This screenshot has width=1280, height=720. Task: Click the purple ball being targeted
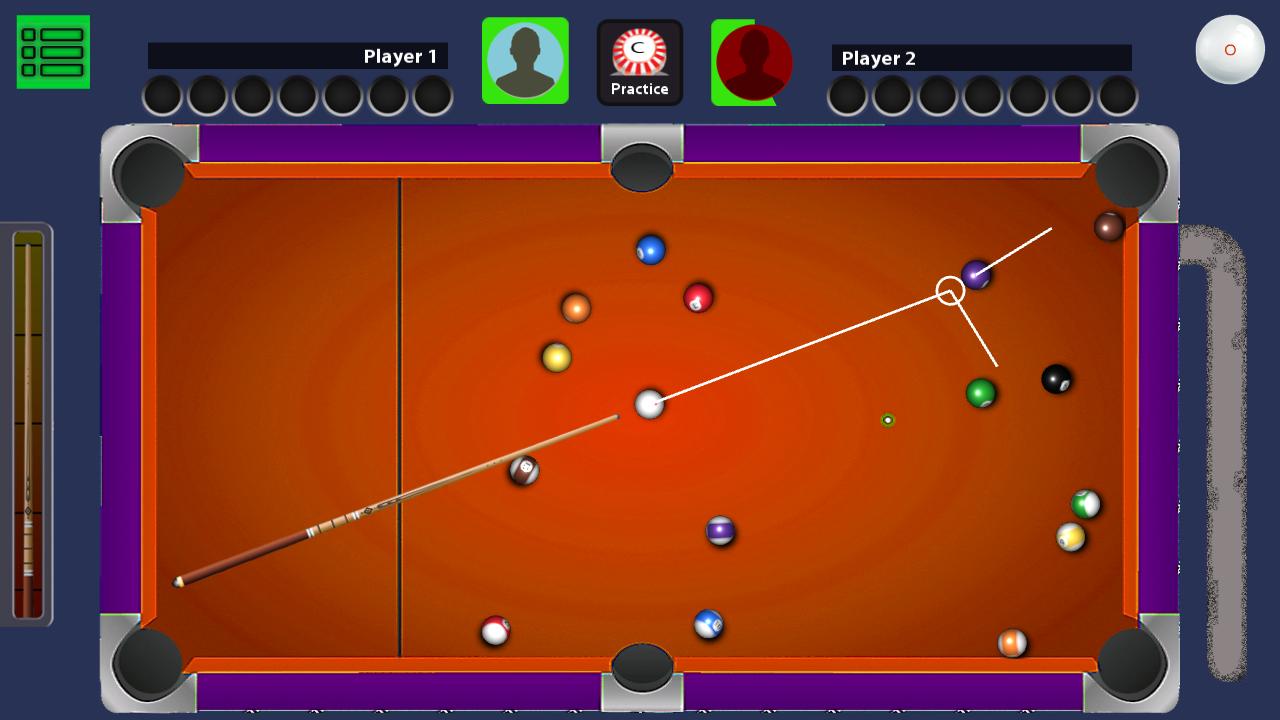point(976,272)
